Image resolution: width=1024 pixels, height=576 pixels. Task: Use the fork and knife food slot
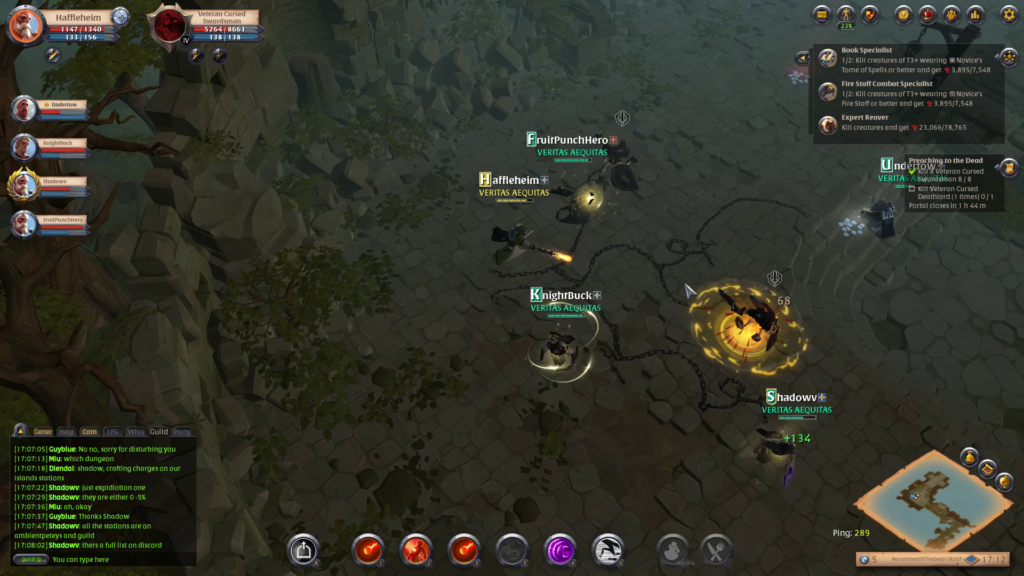716,548
